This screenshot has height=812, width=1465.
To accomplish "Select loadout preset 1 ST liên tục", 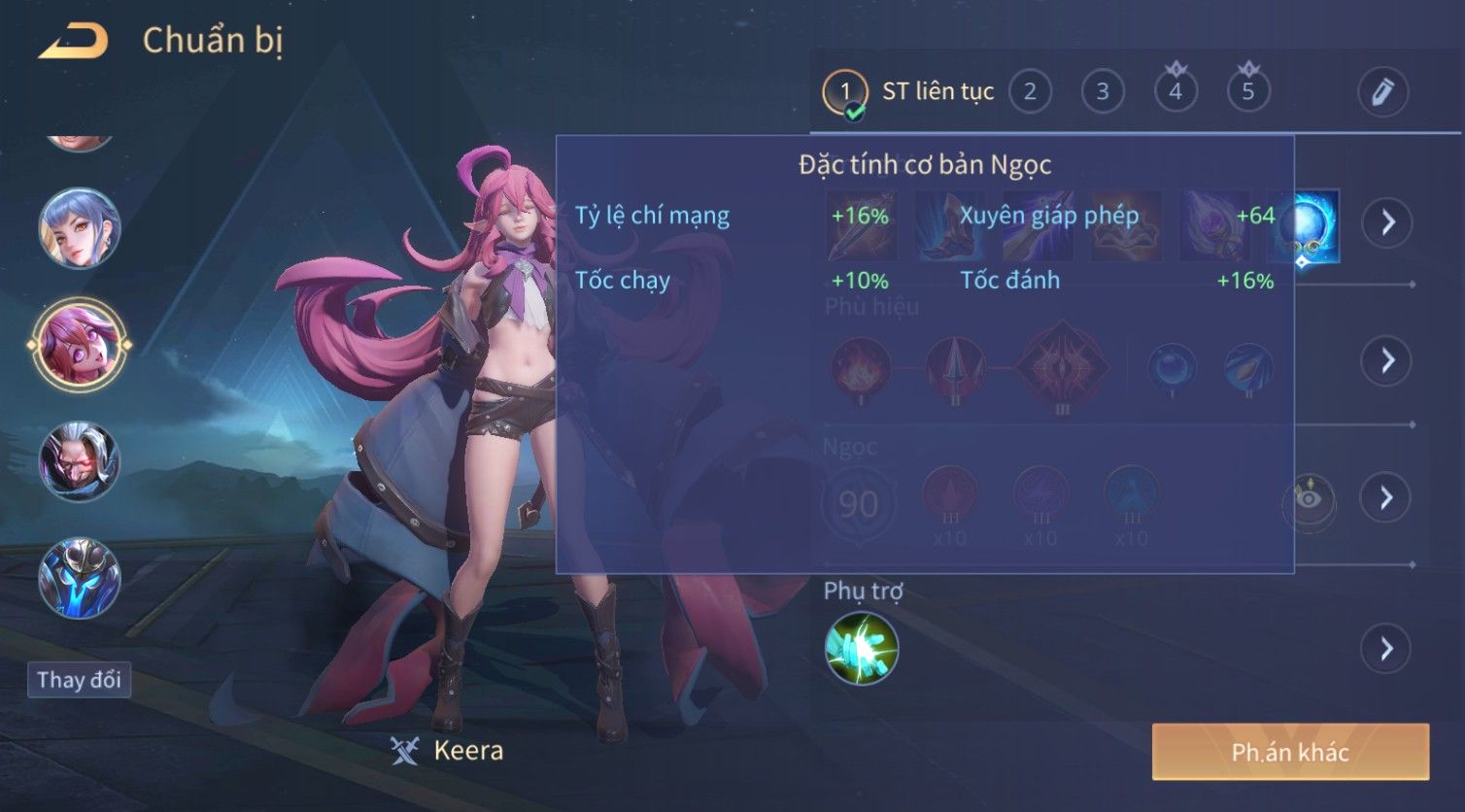I will coord(845,92).
